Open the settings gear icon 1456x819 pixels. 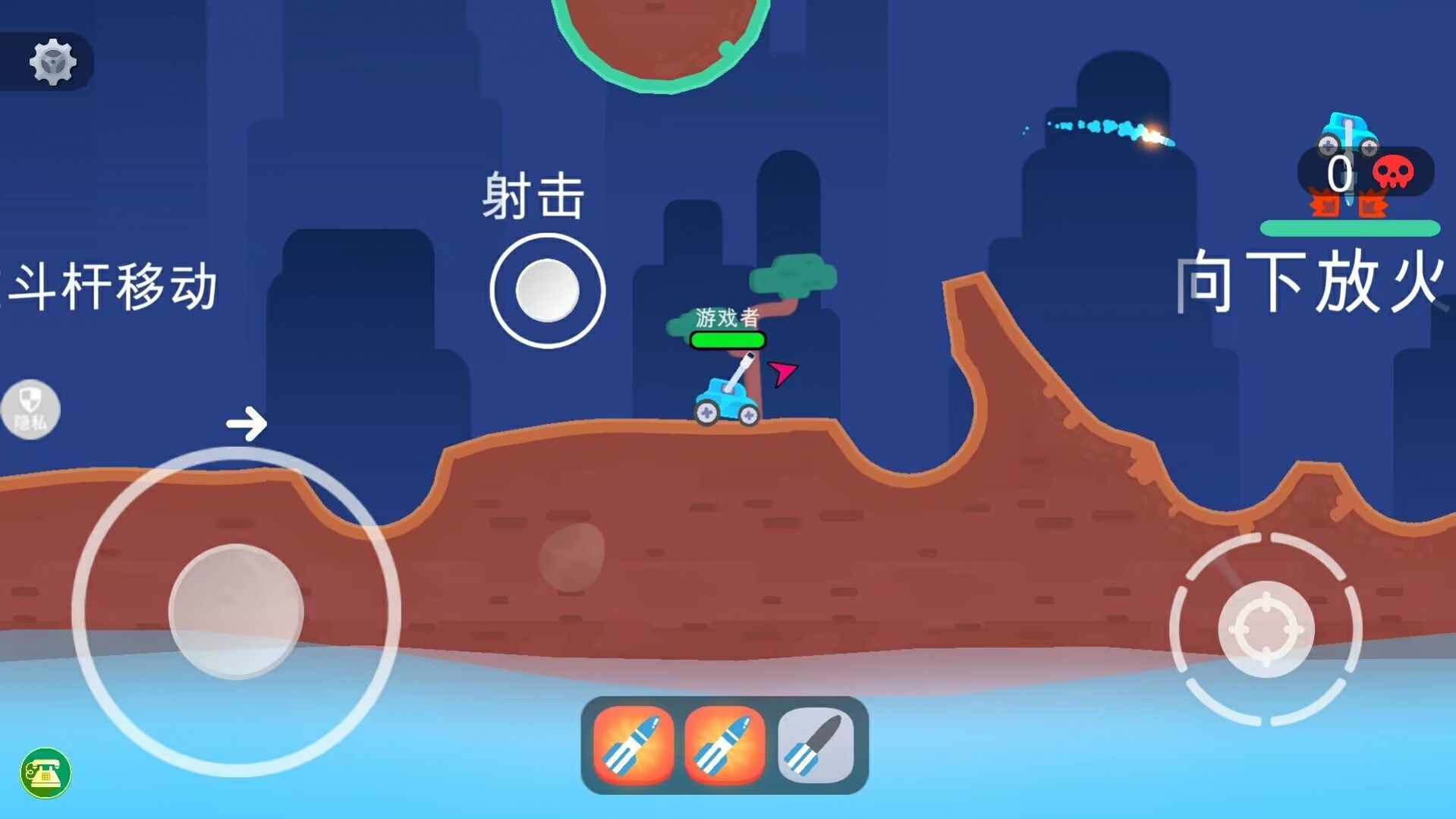pyautogui.click(x=52, y=62)
